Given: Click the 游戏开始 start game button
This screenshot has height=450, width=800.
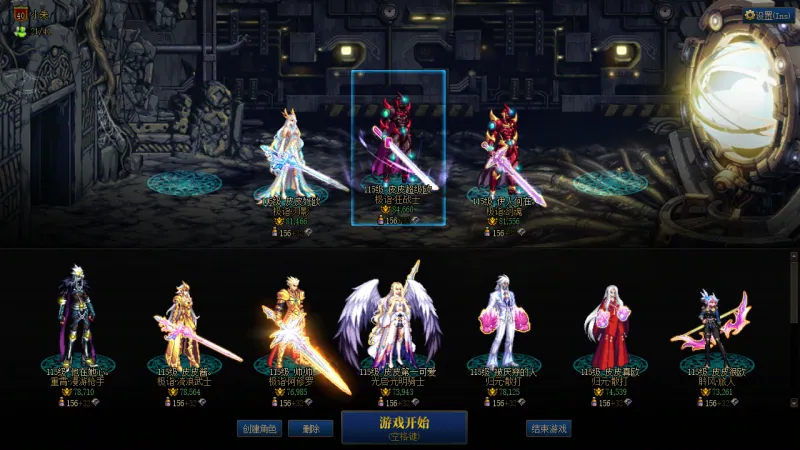Looking at the screenshot, I should click(x=404, y=427).
